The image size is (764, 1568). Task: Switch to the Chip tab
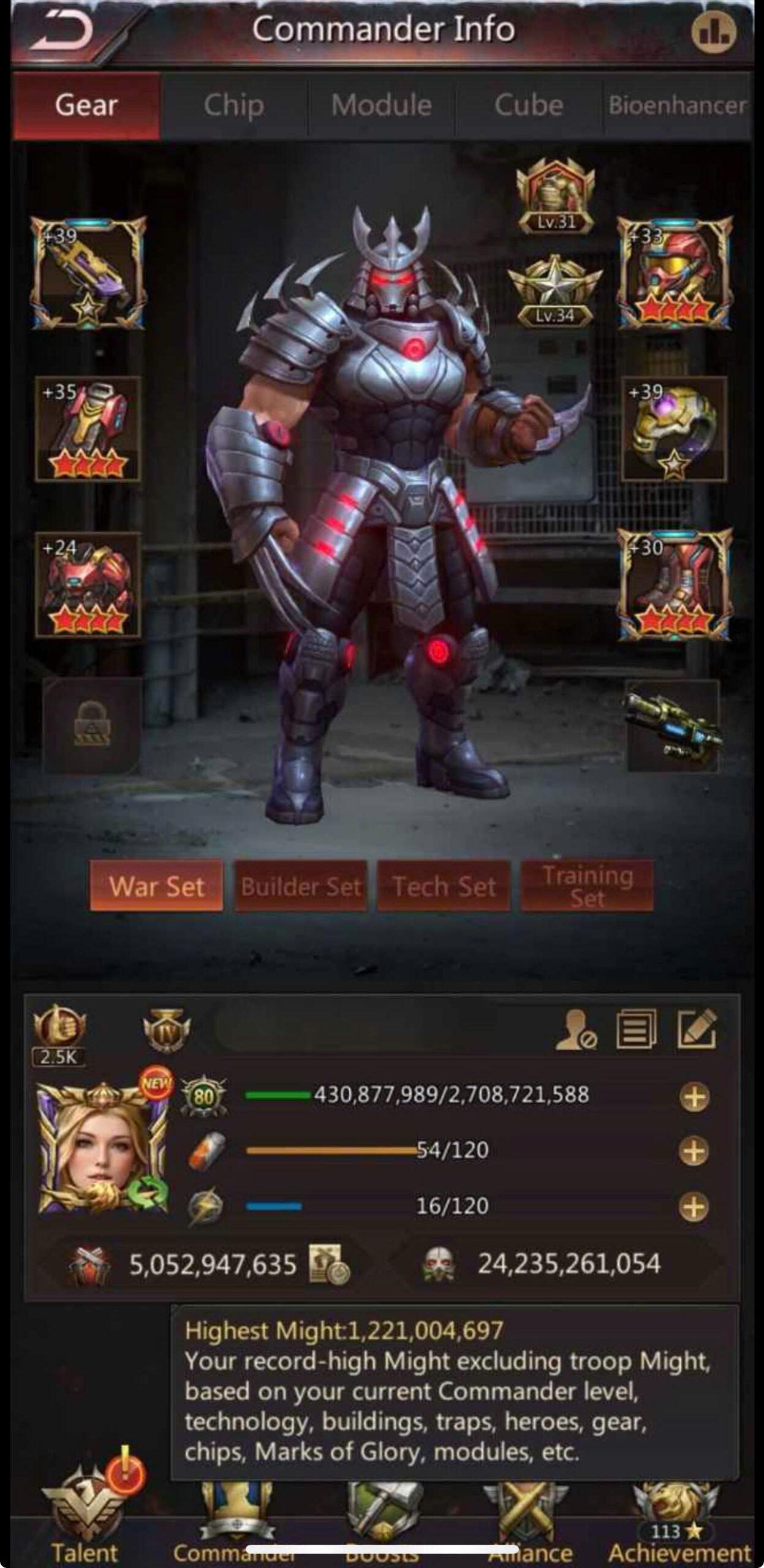click(x=234, y=105)
